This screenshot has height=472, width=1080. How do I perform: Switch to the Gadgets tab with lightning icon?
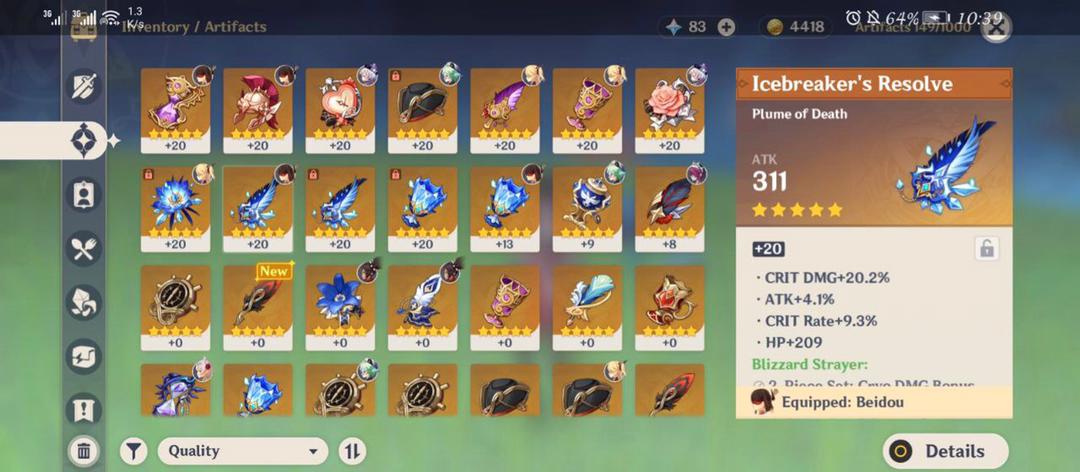tap(84, 355)
